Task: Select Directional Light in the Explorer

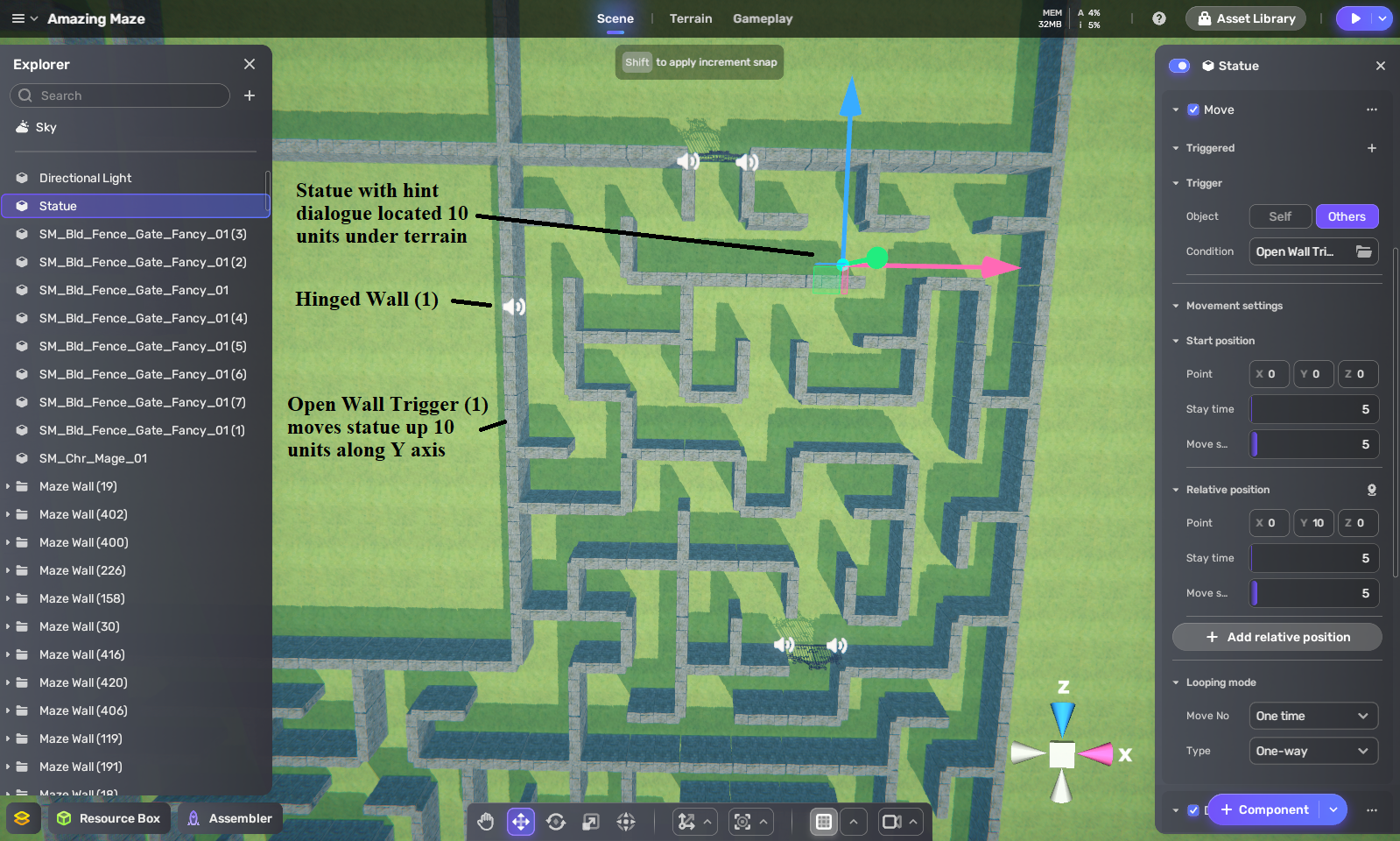Action: tap(85, 178)
